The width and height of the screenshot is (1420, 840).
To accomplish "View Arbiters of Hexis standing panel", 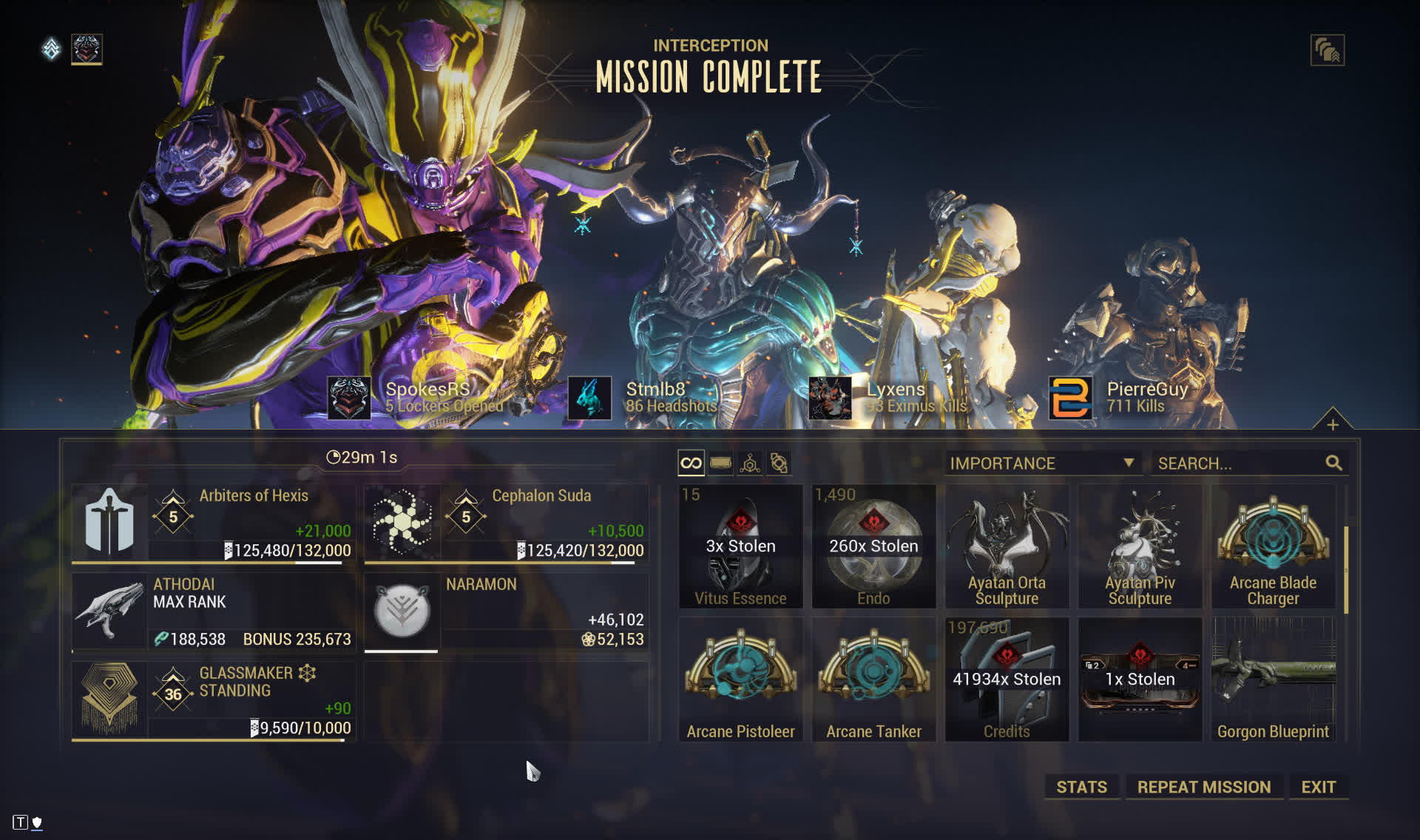I will click(x=213, y=522).
